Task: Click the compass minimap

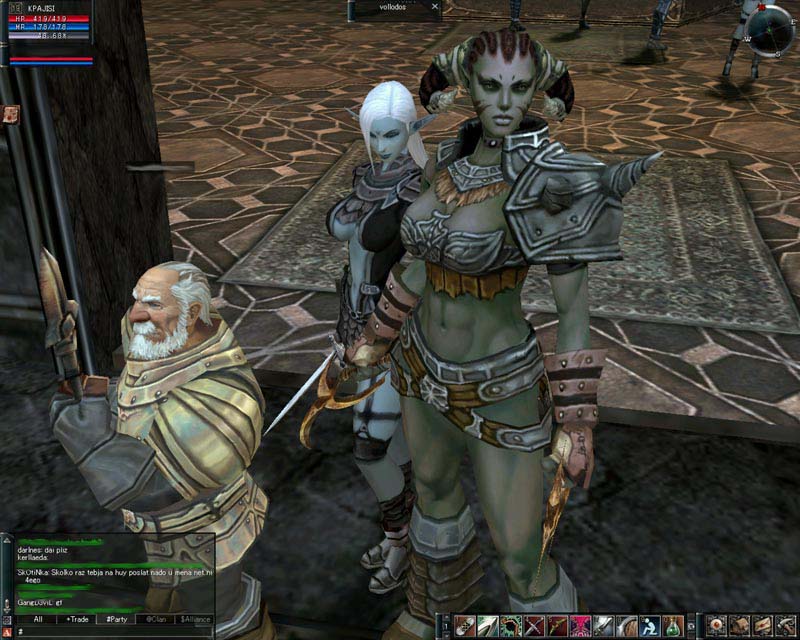Action: click(769, 28)
